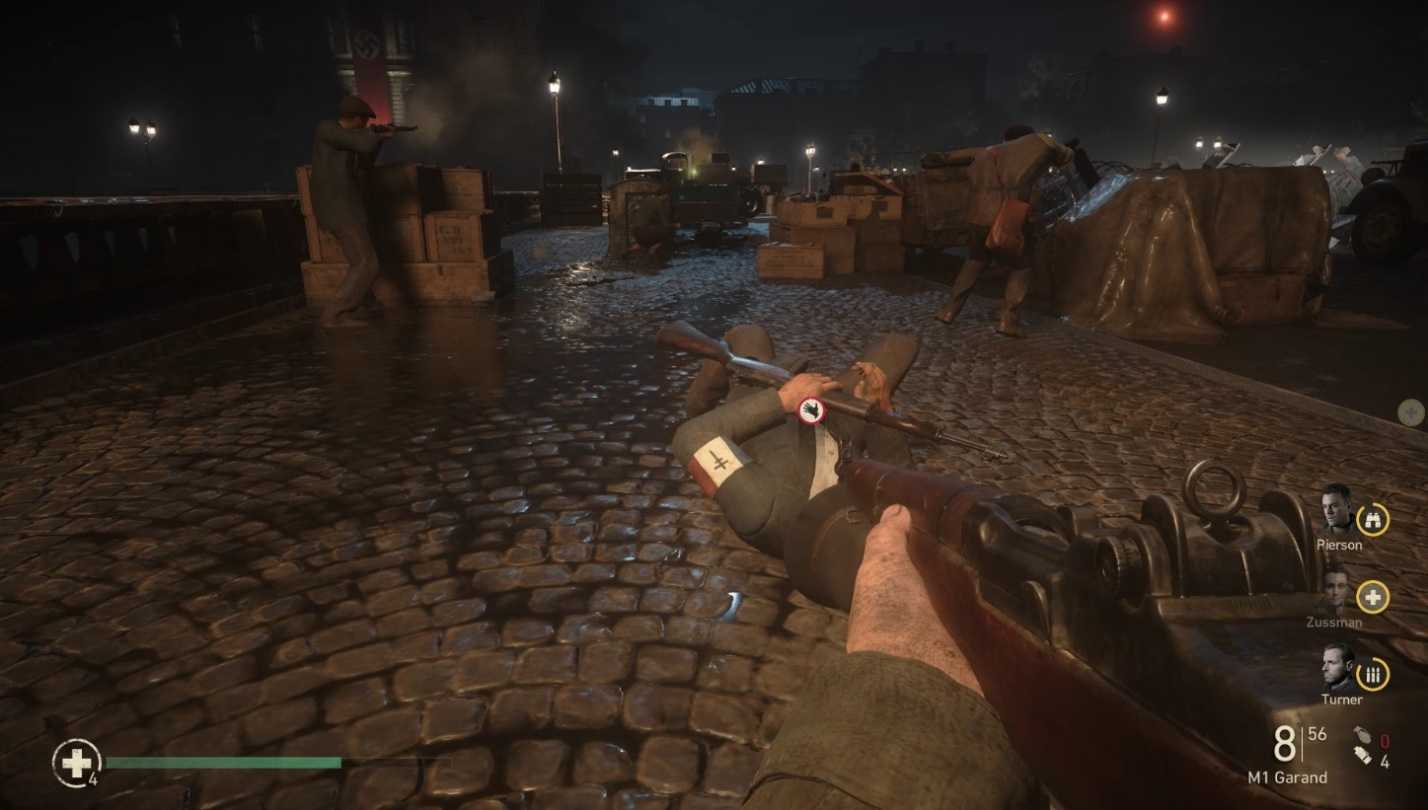Screen dimensions: 1428x810
Task: Ask Turner for ammo via his icon
Action: tap(1373, 674)
